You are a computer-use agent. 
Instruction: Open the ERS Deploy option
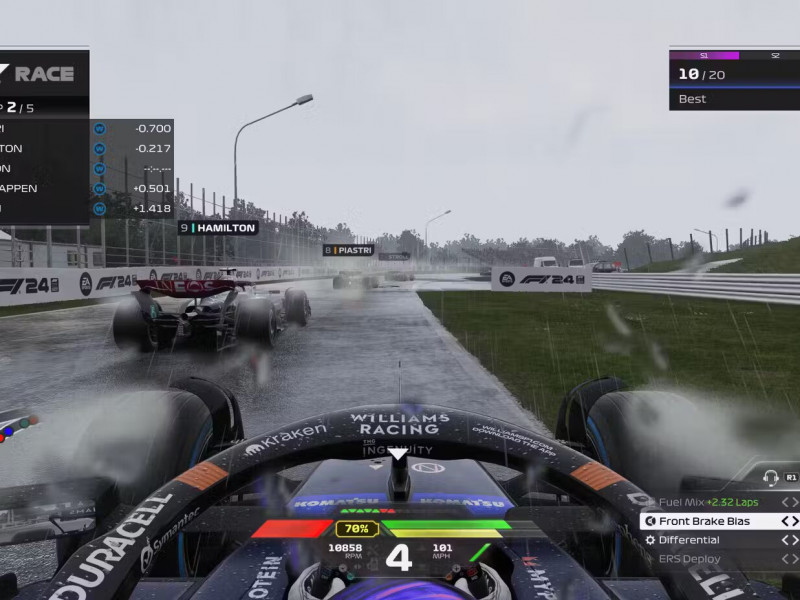[x=688, y=559]
